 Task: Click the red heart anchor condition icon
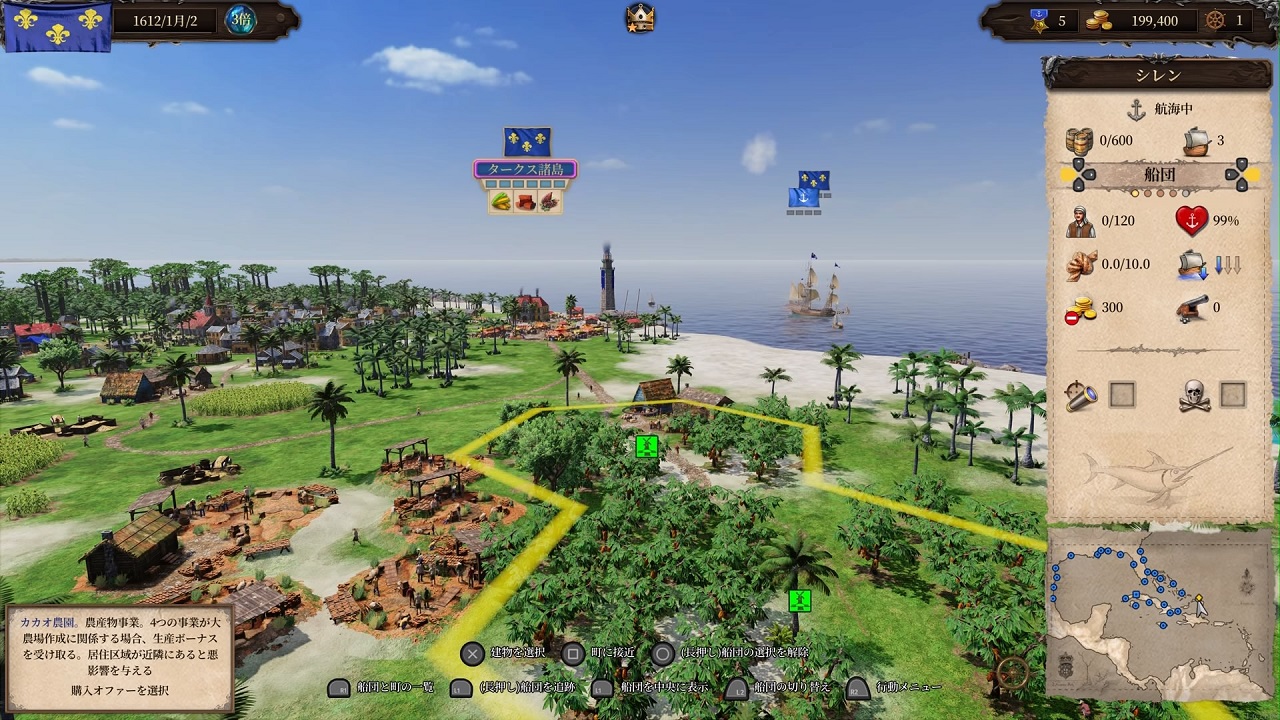[1192, 220]
